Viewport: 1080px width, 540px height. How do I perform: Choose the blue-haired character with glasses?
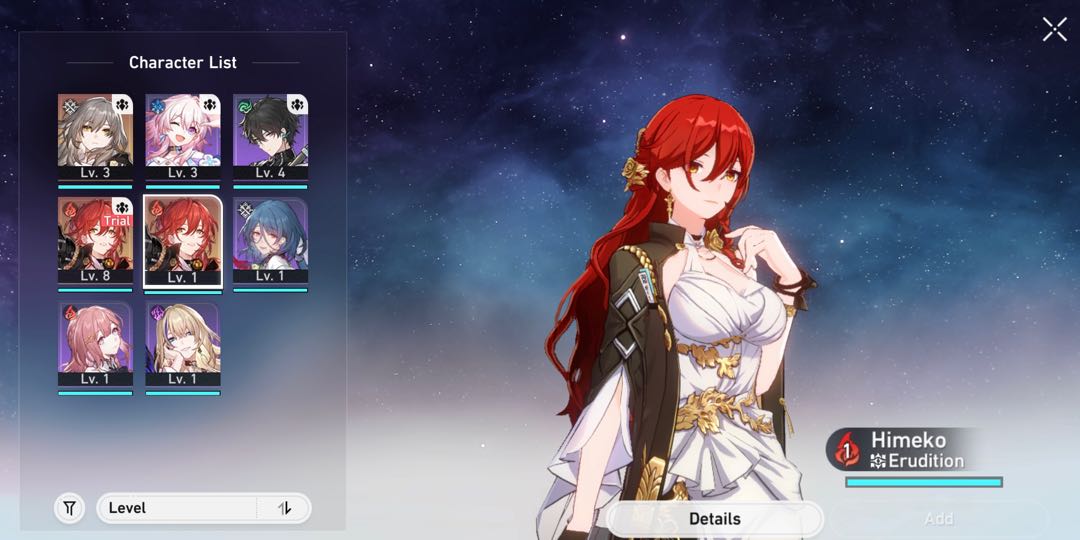[270, 240]
